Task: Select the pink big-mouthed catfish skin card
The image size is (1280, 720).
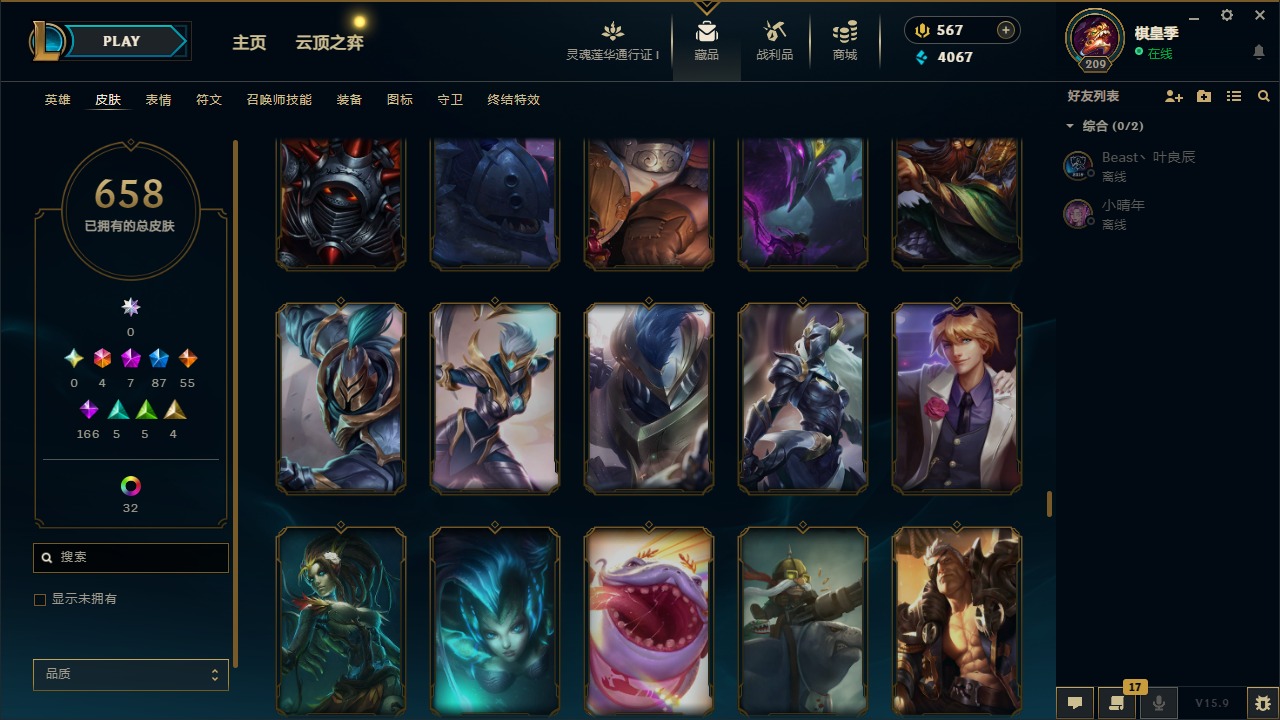Action: click(x=649, y=620)
